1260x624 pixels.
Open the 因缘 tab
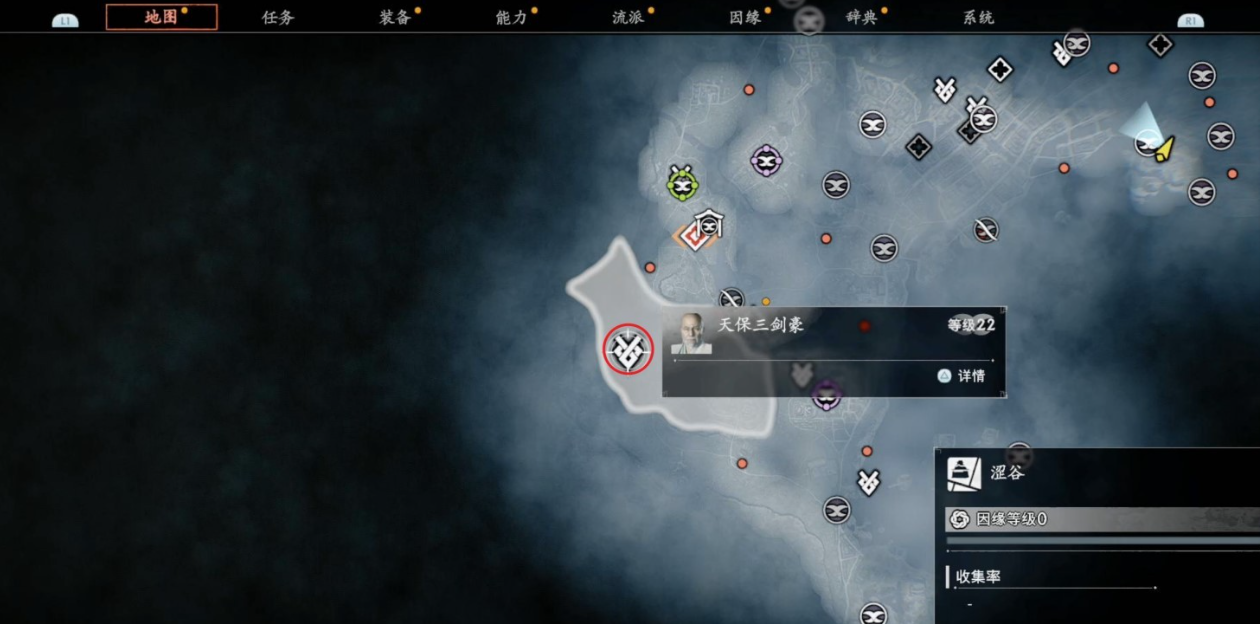pos(745,17)
